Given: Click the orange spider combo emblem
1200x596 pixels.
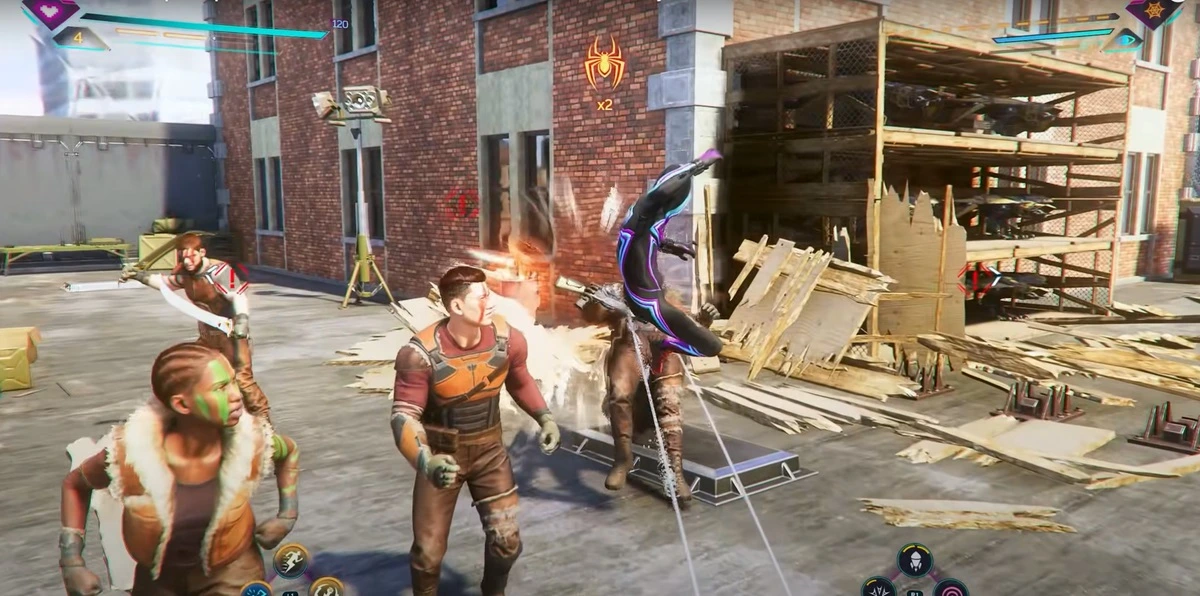Looking at the screenshot, I should click(x=605, y=64).
